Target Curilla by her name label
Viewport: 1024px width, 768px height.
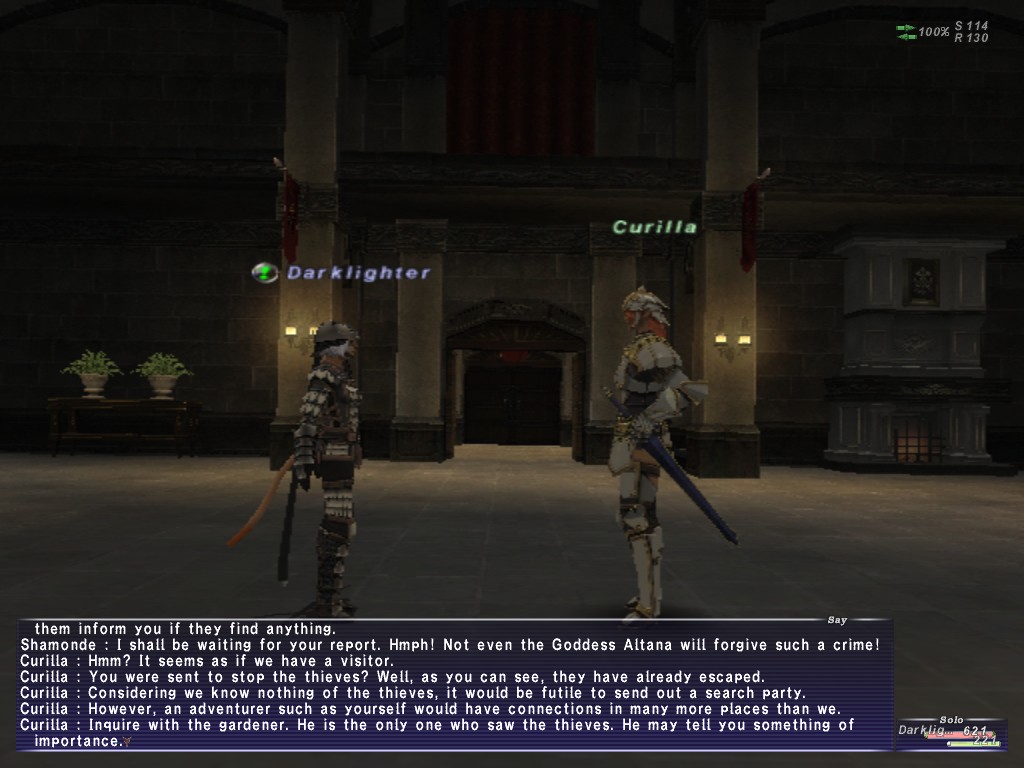[x=655, y=227]
